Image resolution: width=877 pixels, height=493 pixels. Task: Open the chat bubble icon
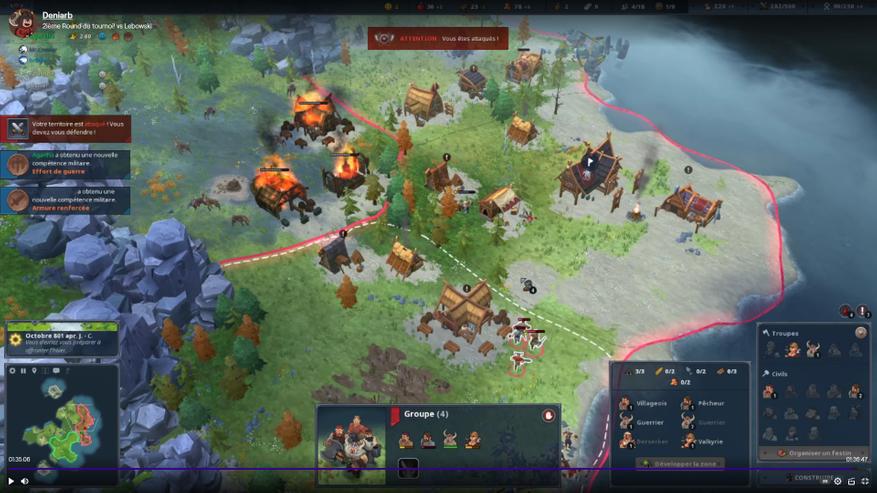click(x=56, y=371)
